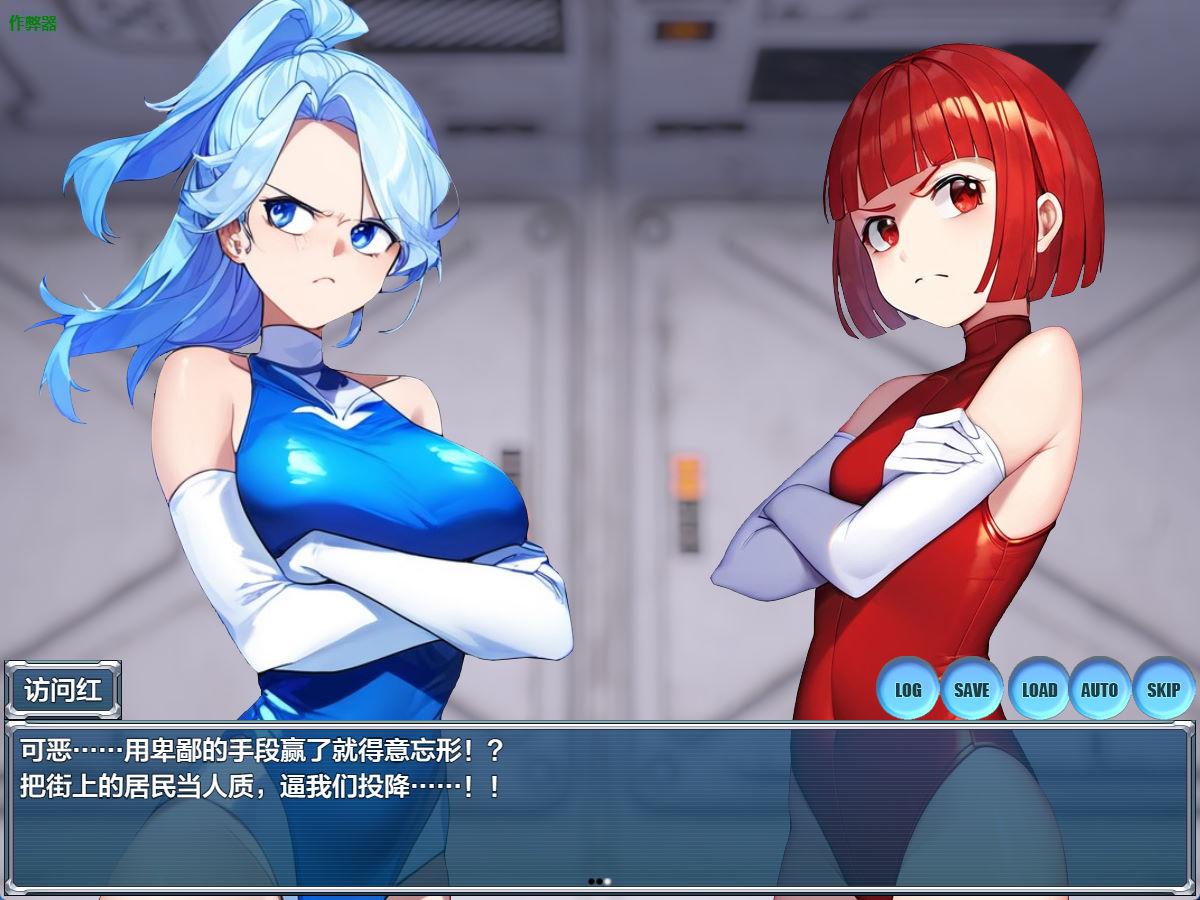
Task: Activate the SKIP dialogue button
Action: coord(1163,689)
